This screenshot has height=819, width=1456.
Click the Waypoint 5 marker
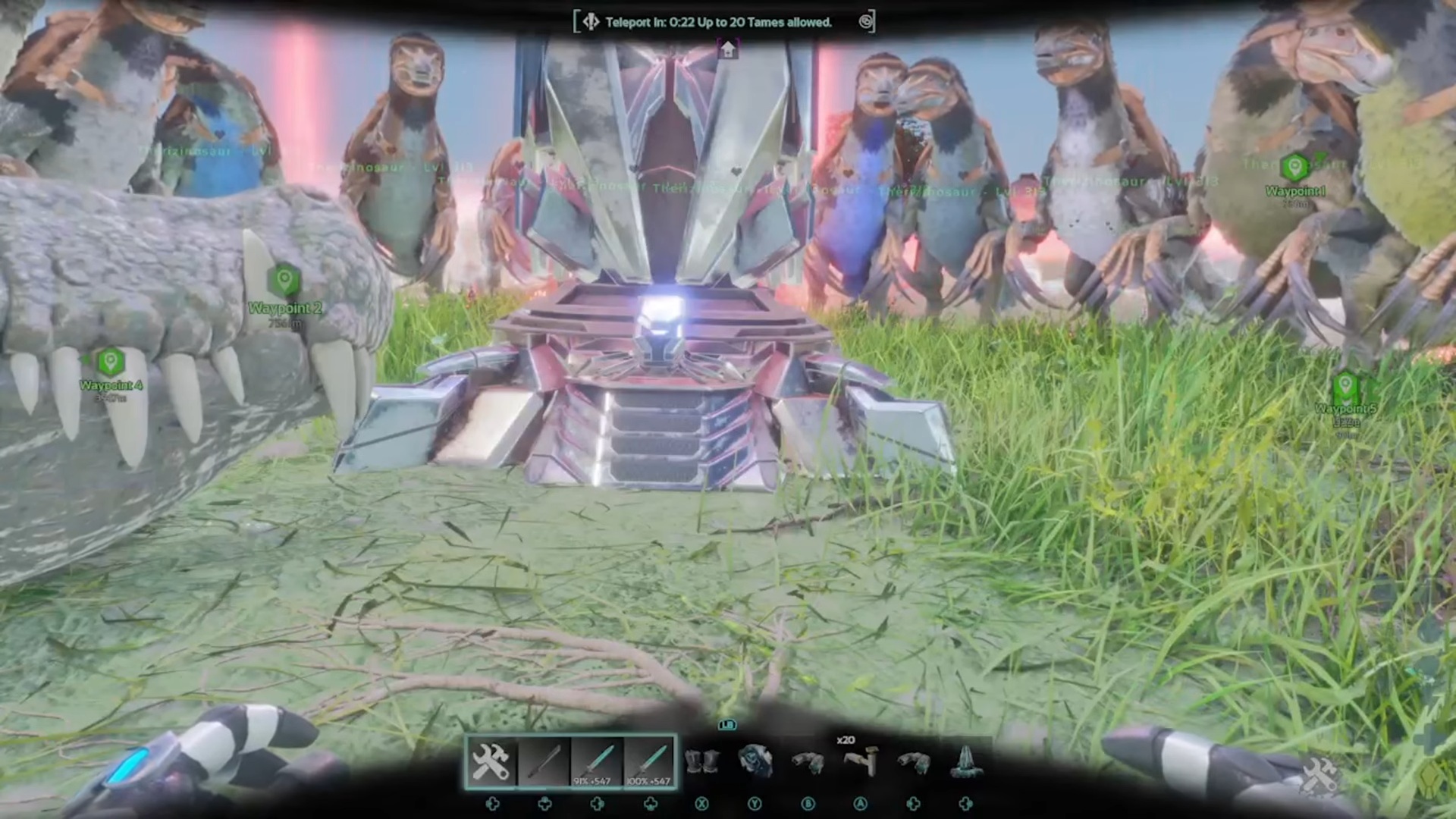[1345, 385]
